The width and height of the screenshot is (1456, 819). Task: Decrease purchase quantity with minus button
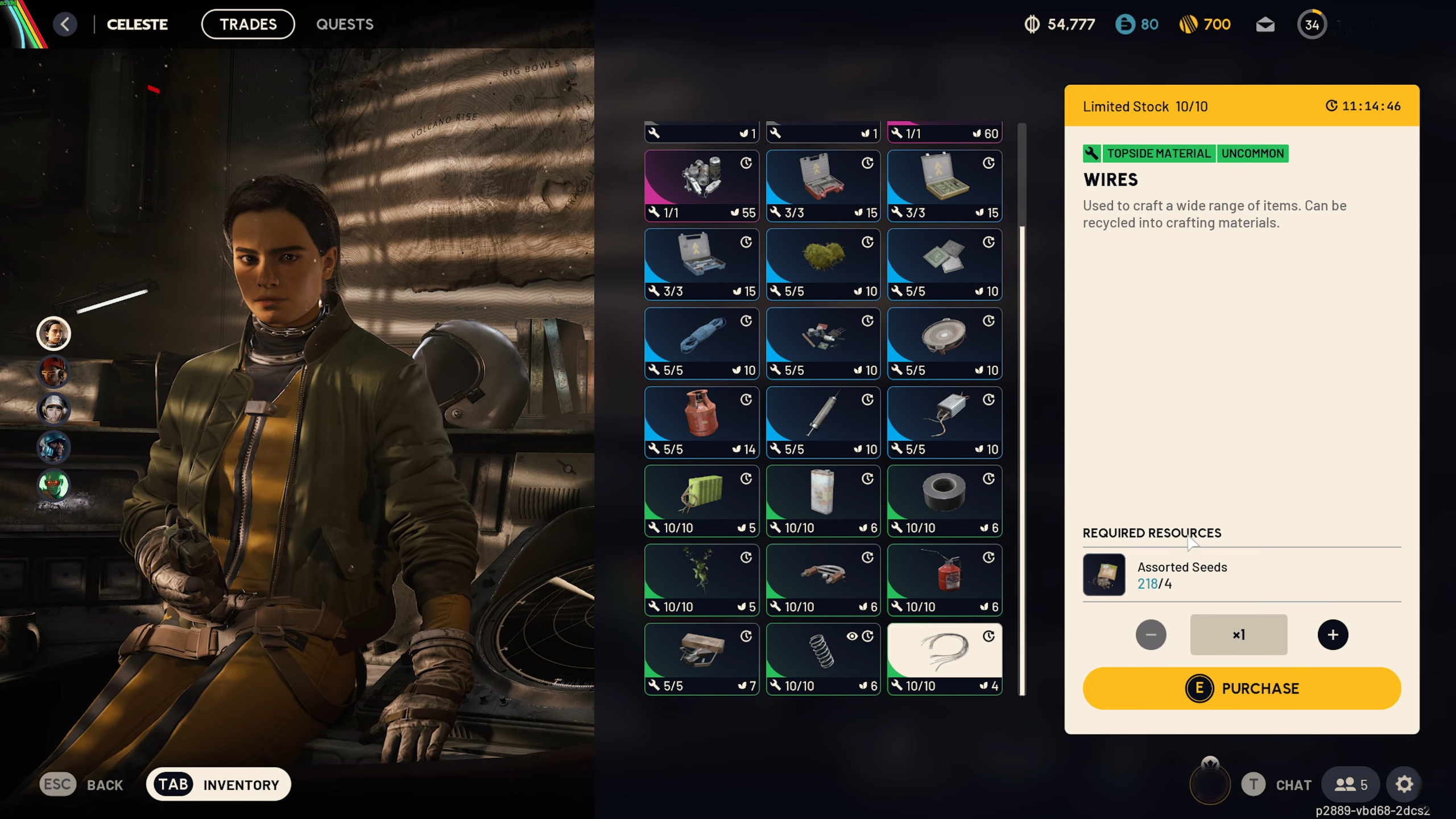pos(1151,635)
